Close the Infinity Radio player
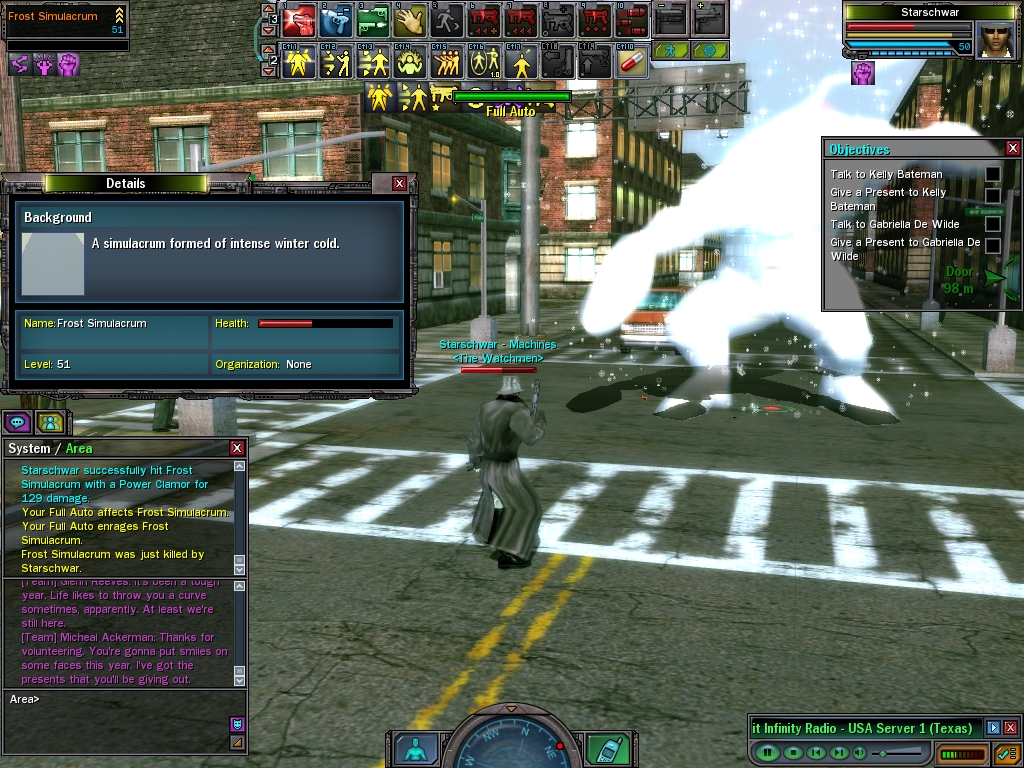 (x=1010, y=728)
